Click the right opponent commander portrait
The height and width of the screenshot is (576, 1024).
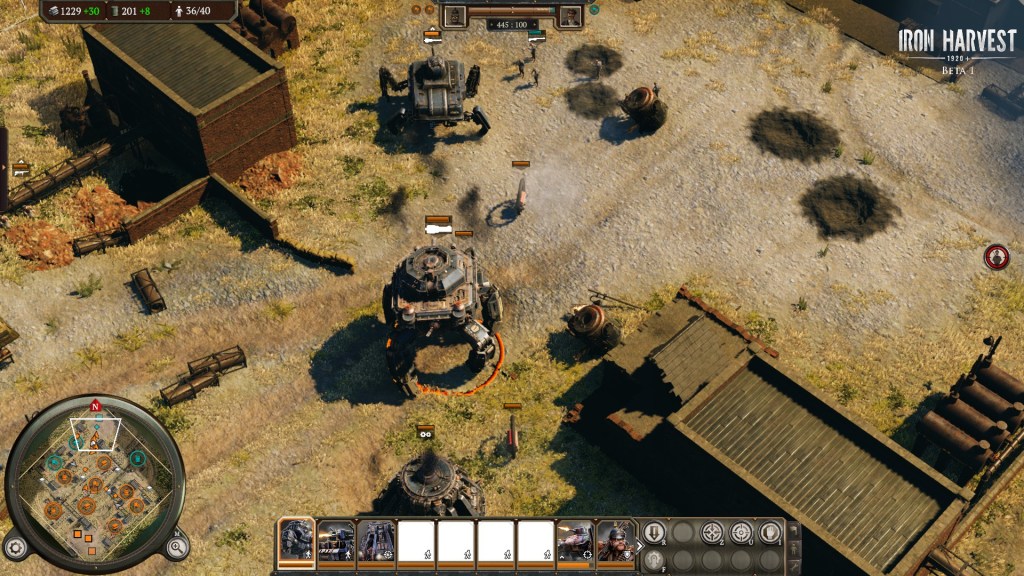[570, 16]
